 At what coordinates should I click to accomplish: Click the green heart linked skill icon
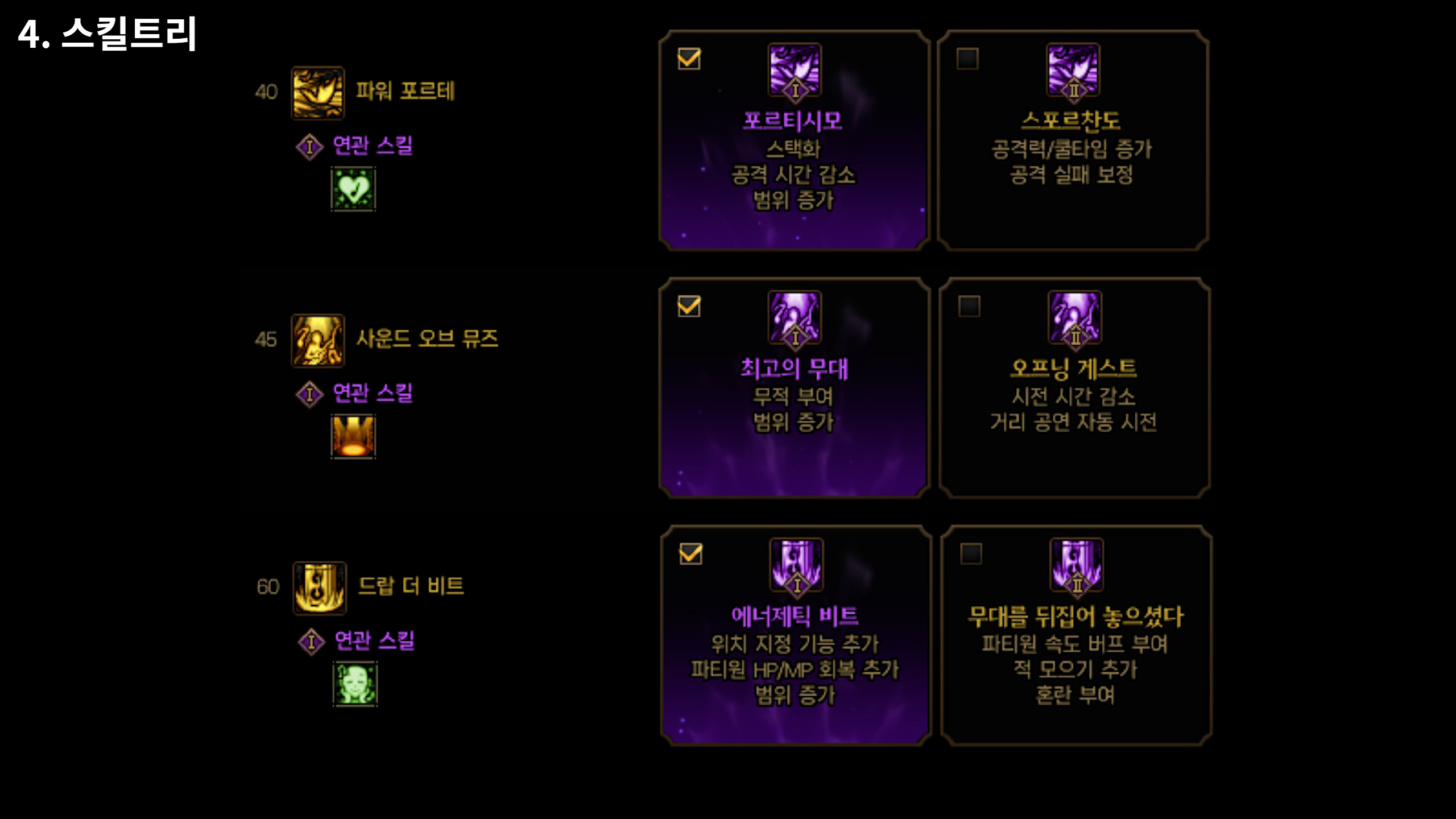353,189
